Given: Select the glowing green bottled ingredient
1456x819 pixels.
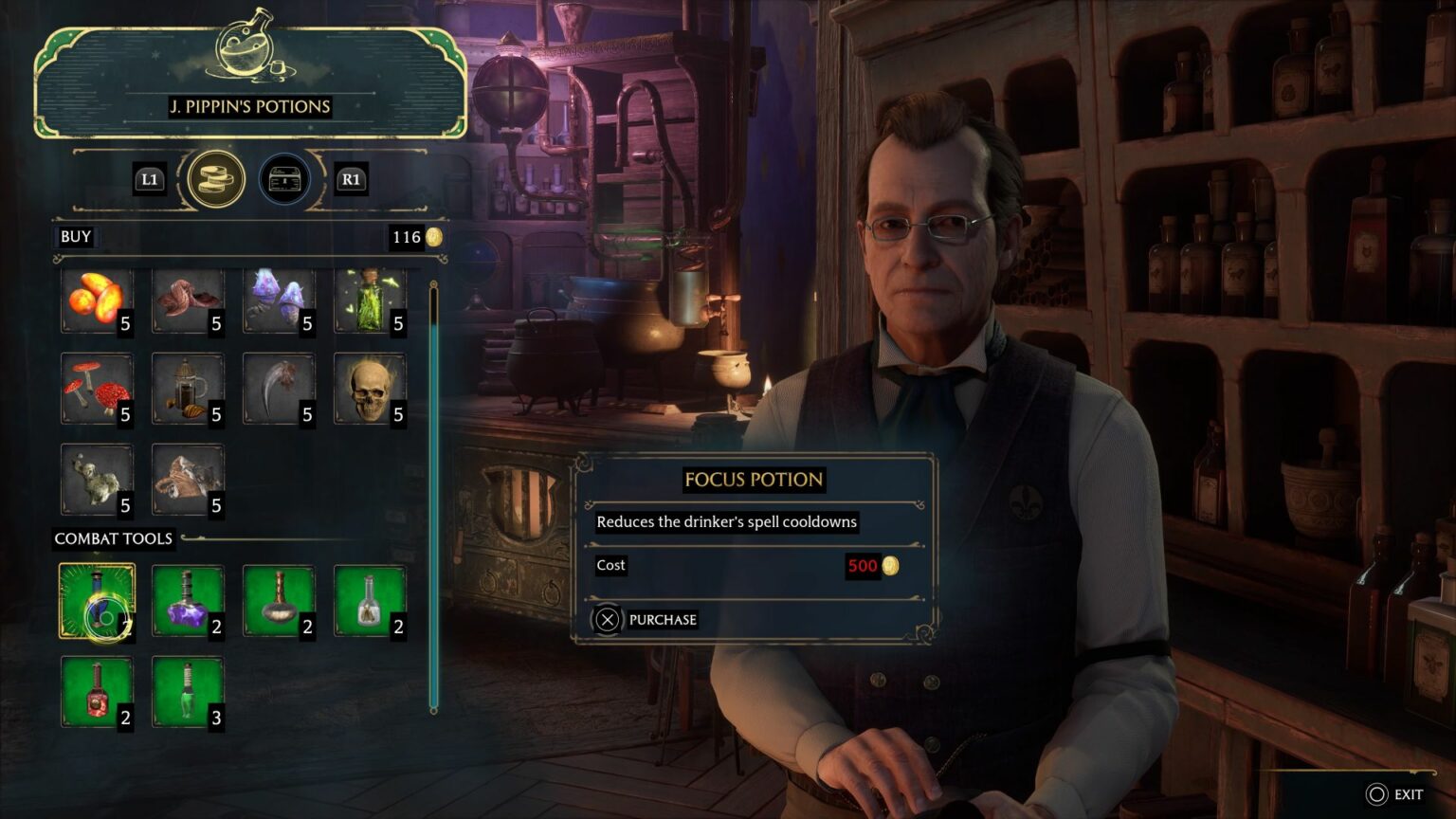Looking at the screenshot, I should (x=370, y=299).
